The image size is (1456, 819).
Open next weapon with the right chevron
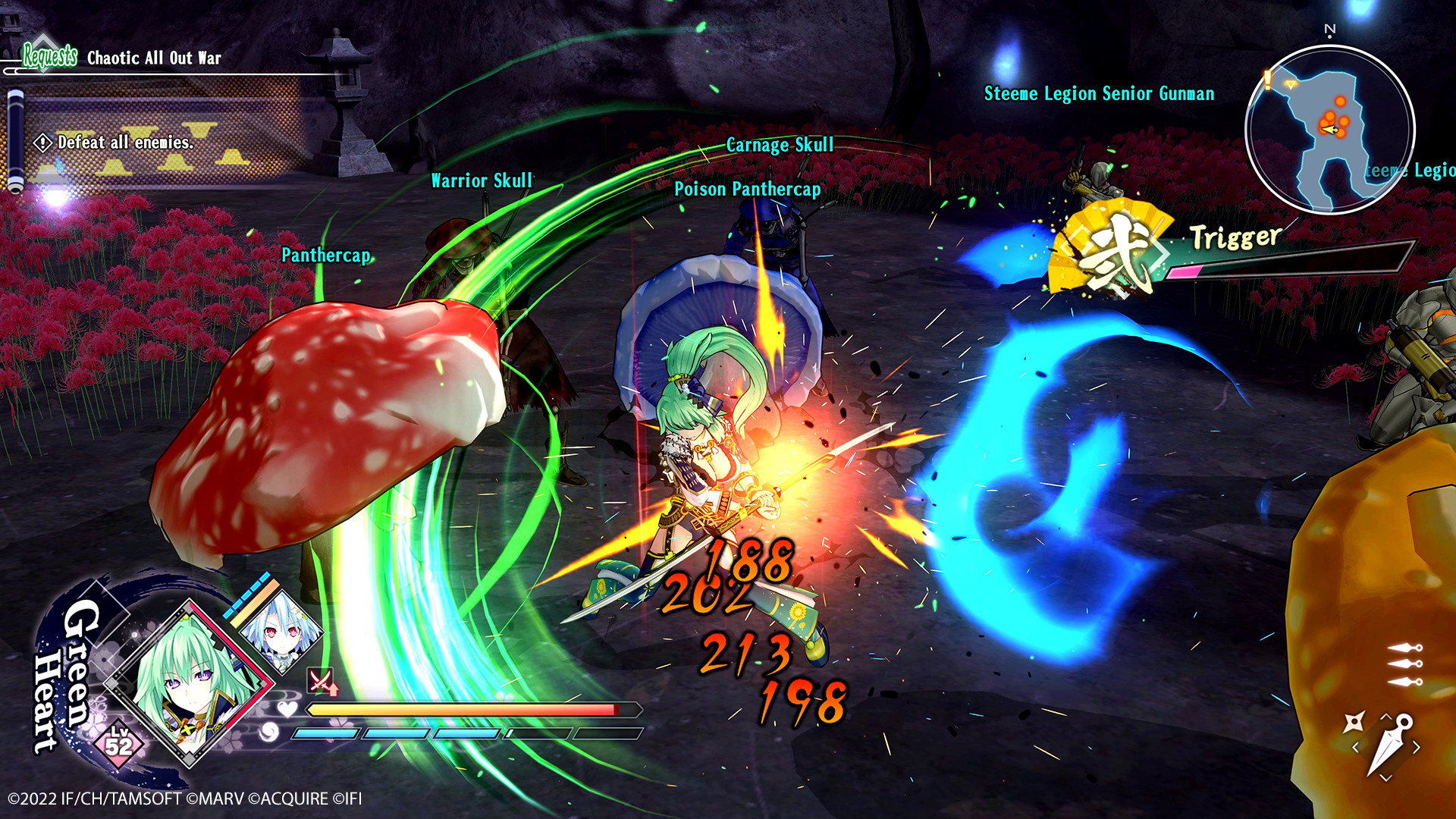[x=1417, y=747]
